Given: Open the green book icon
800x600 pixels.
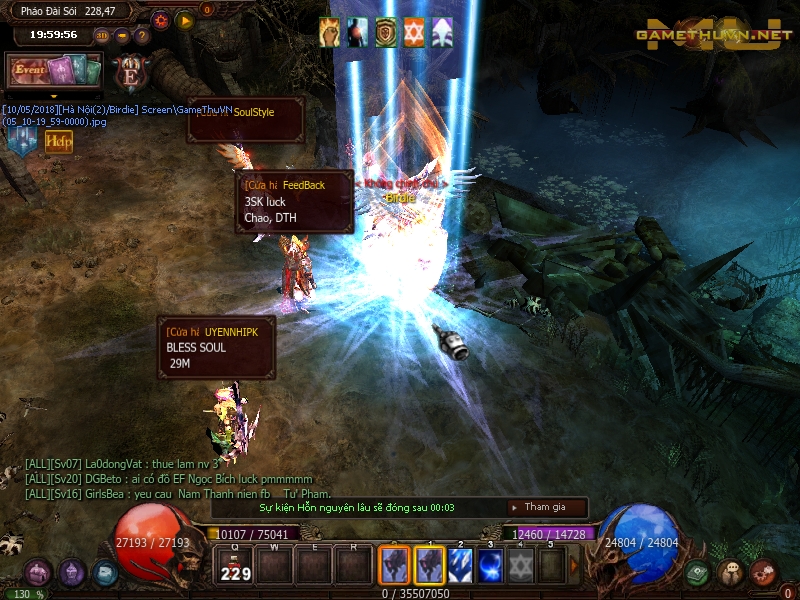Looking at the screenshot, I should (x=699, y=573).
